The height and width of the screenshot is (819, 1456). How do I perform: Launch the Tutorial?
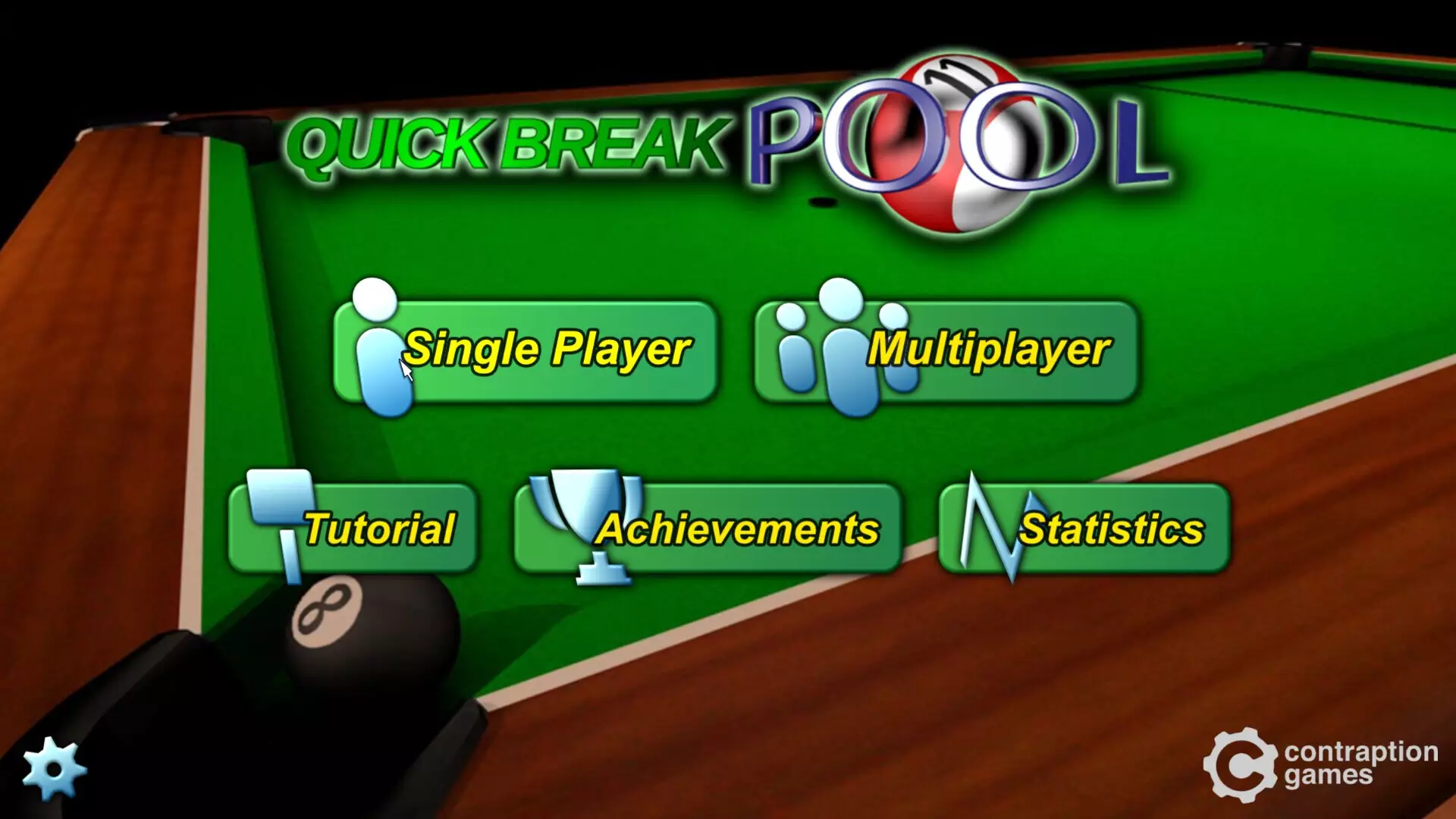click(x=378, y=527)
